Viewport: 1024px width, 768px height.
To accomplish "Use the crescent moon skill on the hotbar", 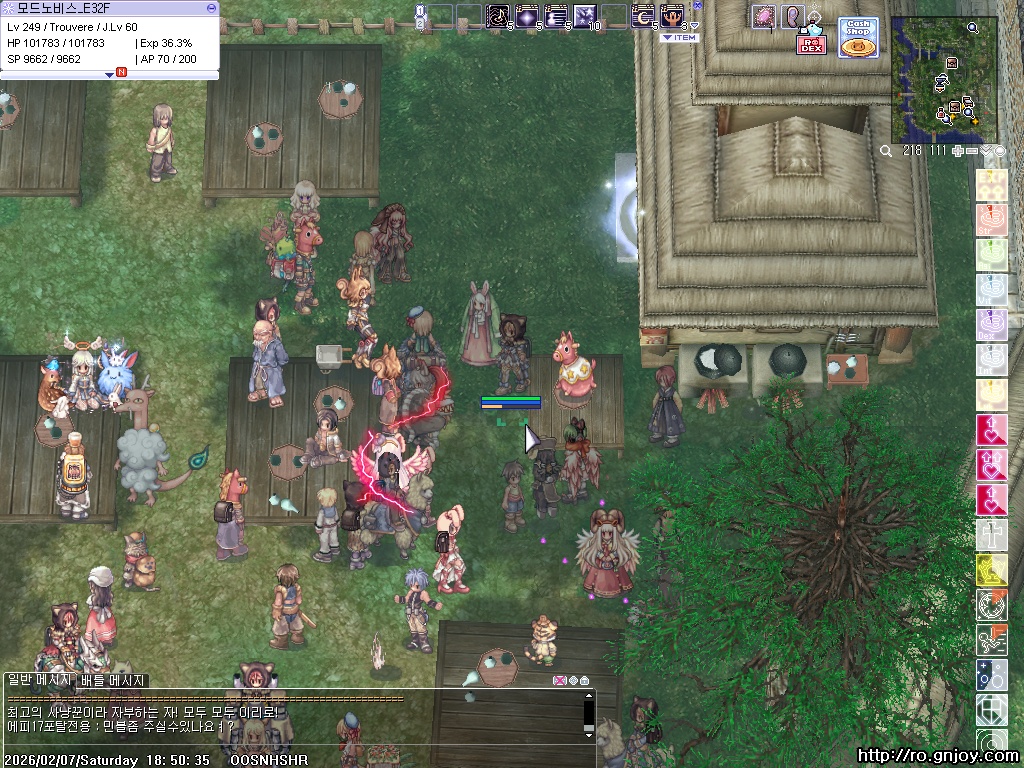I will point(643,16).
